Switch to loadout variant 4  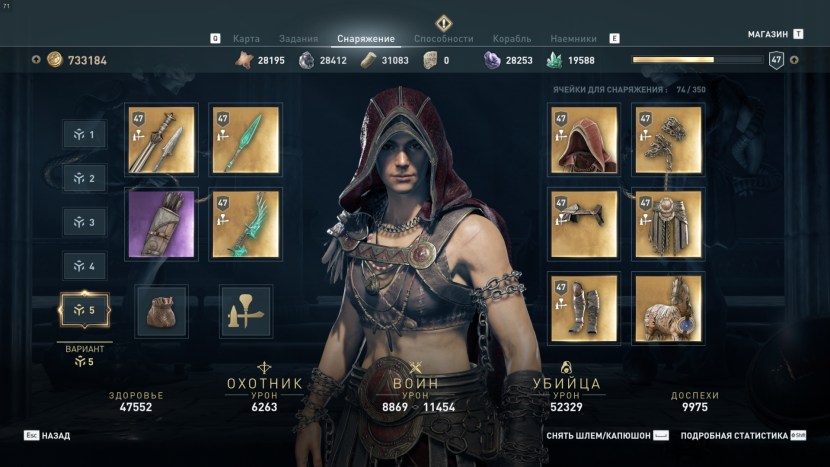coord(84,267)
